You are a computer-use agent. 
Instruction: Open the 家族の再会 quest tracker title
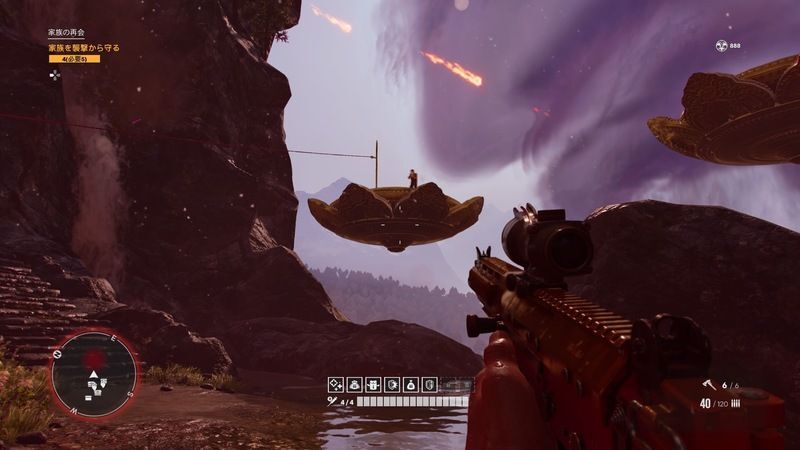click(65, 33)
